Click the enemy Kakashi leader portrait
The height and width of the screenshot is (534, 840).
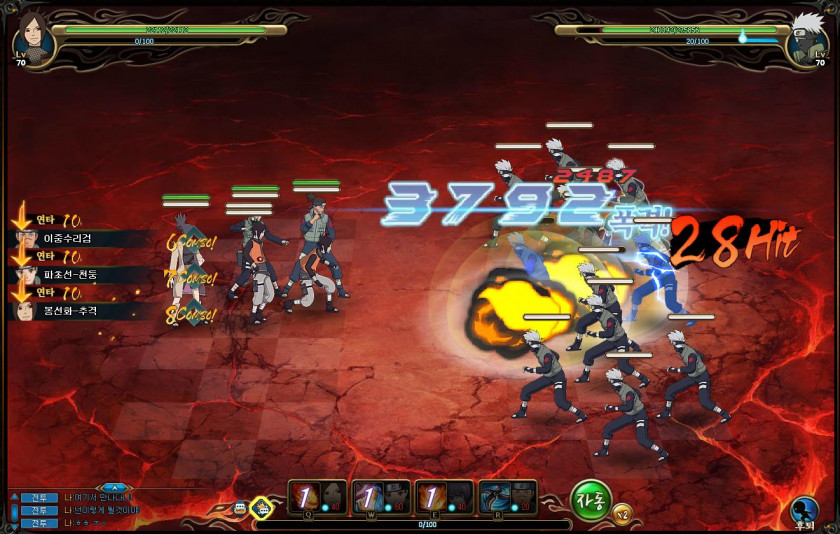click(x=805, y=38)
